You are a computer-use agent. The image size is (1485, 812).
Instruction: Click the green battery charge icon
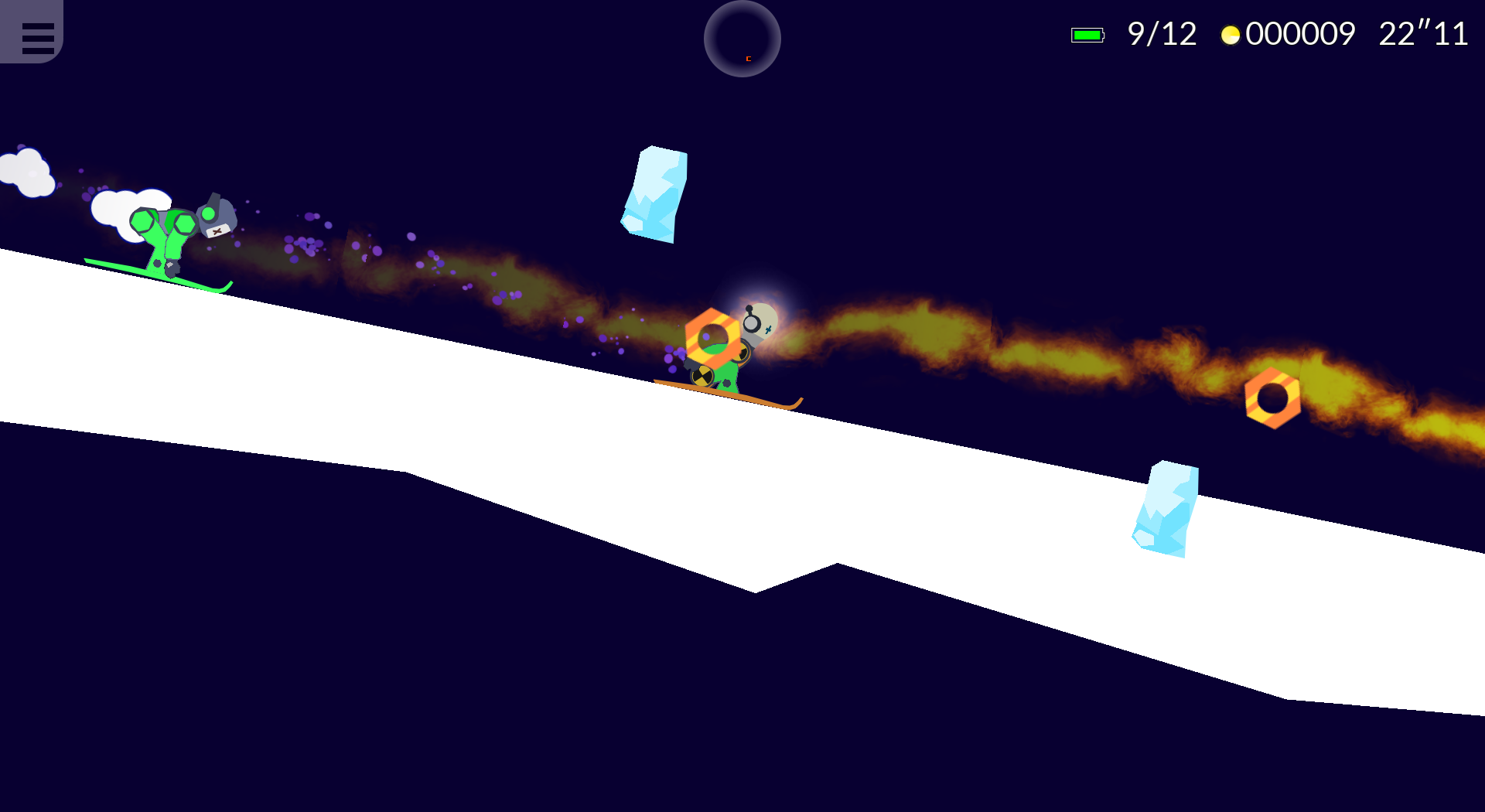point(1087,34)
